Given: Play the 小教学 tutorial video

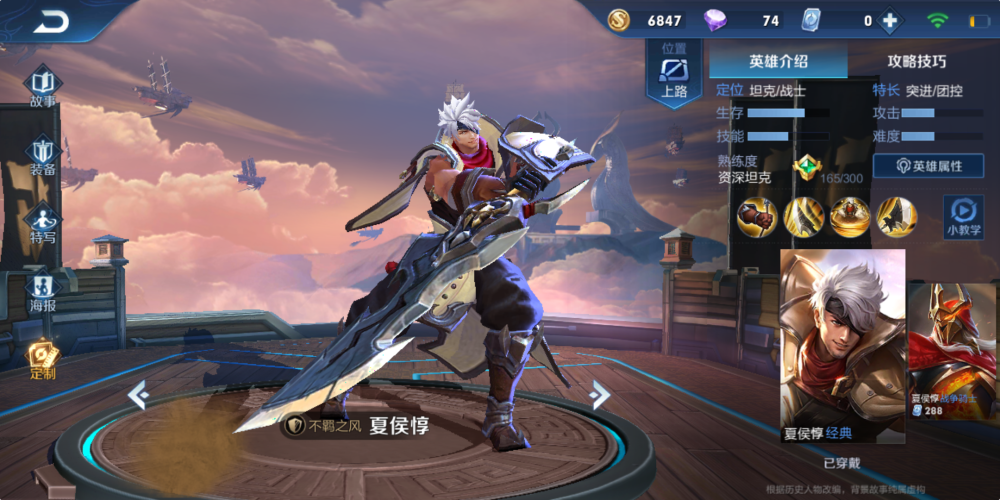Looking at the screenshot, I should click(x=963, y=216).
